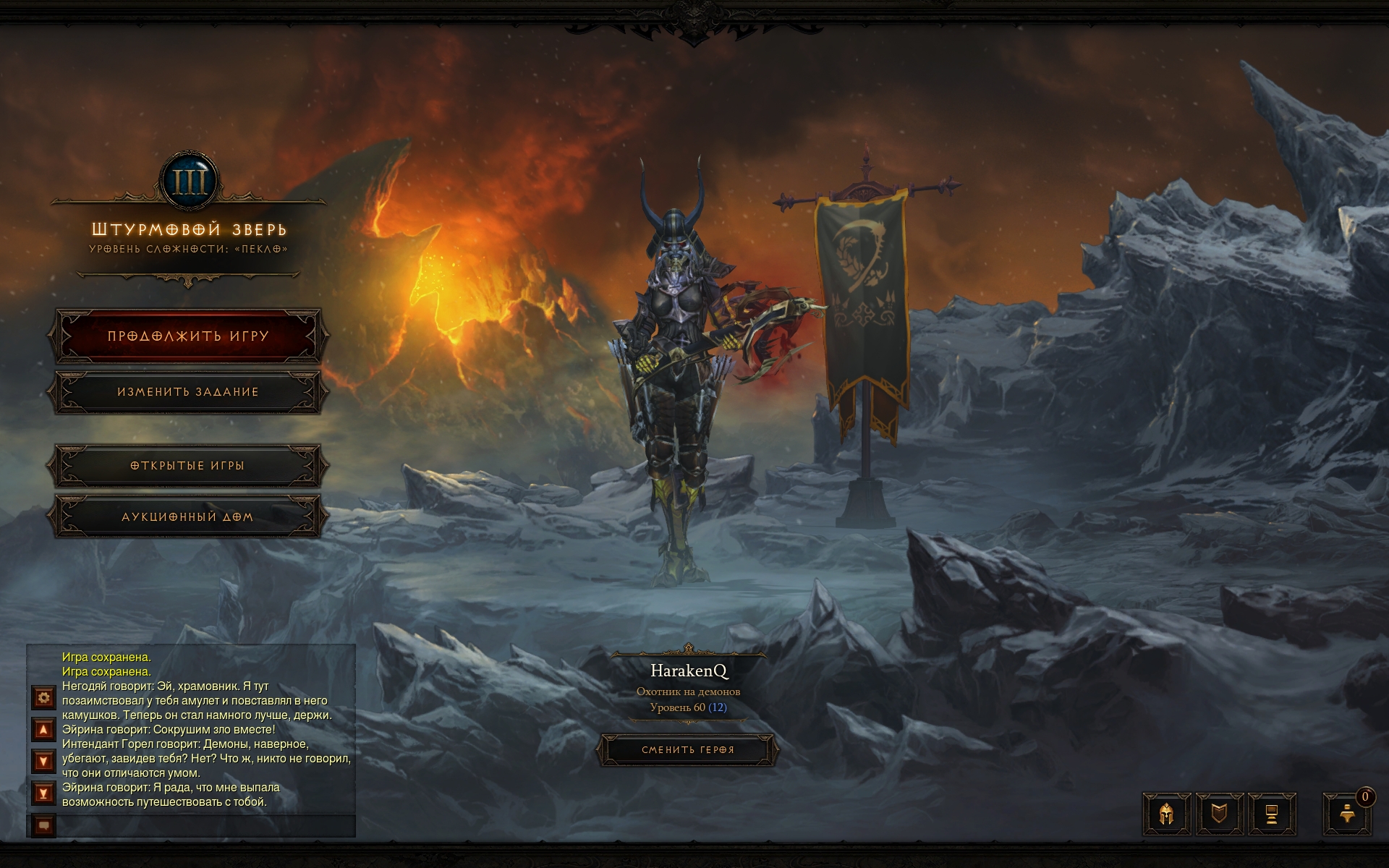Click Сменить героя to switch hero
Screen dimensions: 1389x868
[x=687, y=750]
